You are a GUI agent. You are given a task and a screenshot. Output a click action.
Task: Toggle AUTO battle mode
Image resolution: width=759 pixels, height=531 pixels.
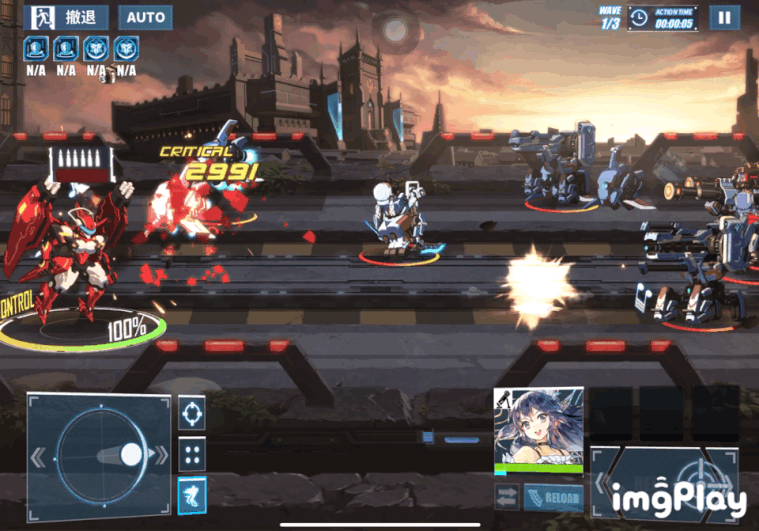click(x=145, y=18)
